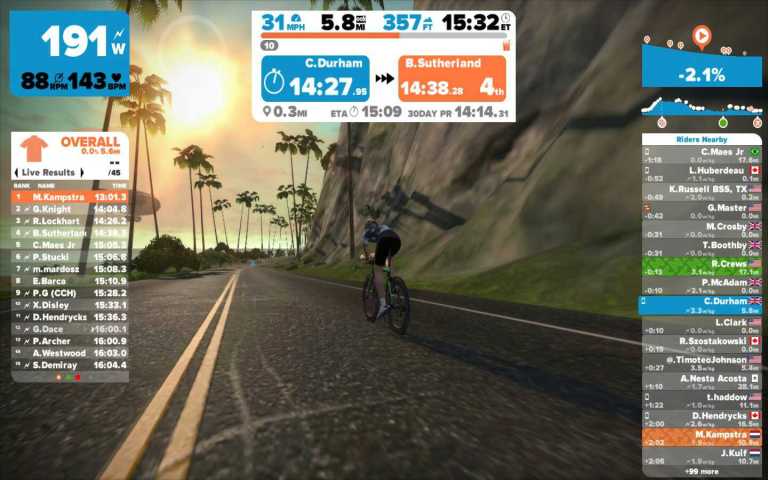This screenshot has height=480, width=768.
Task: Choose R.Lockhart's leaderboard row
Action: (70, 221)
